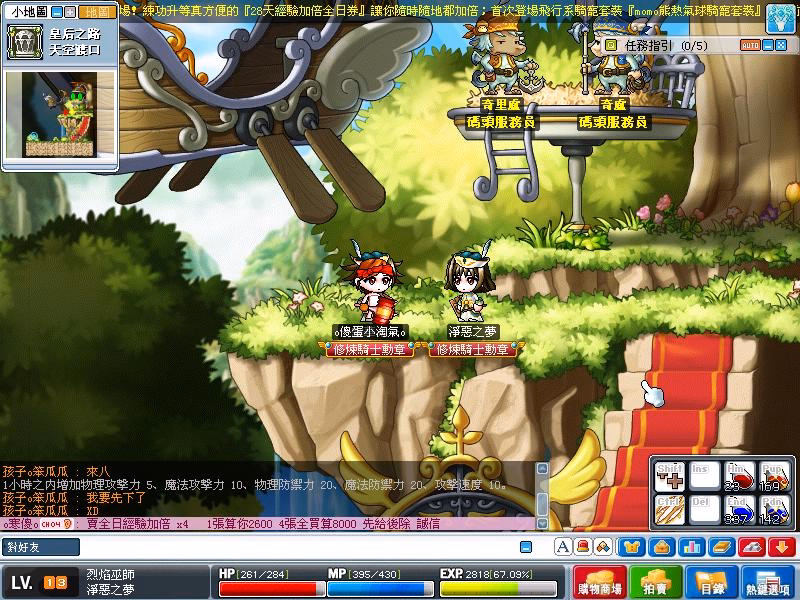
Task: Minimize the minimap with the blue minus button
Action: (x=56, y=13)
